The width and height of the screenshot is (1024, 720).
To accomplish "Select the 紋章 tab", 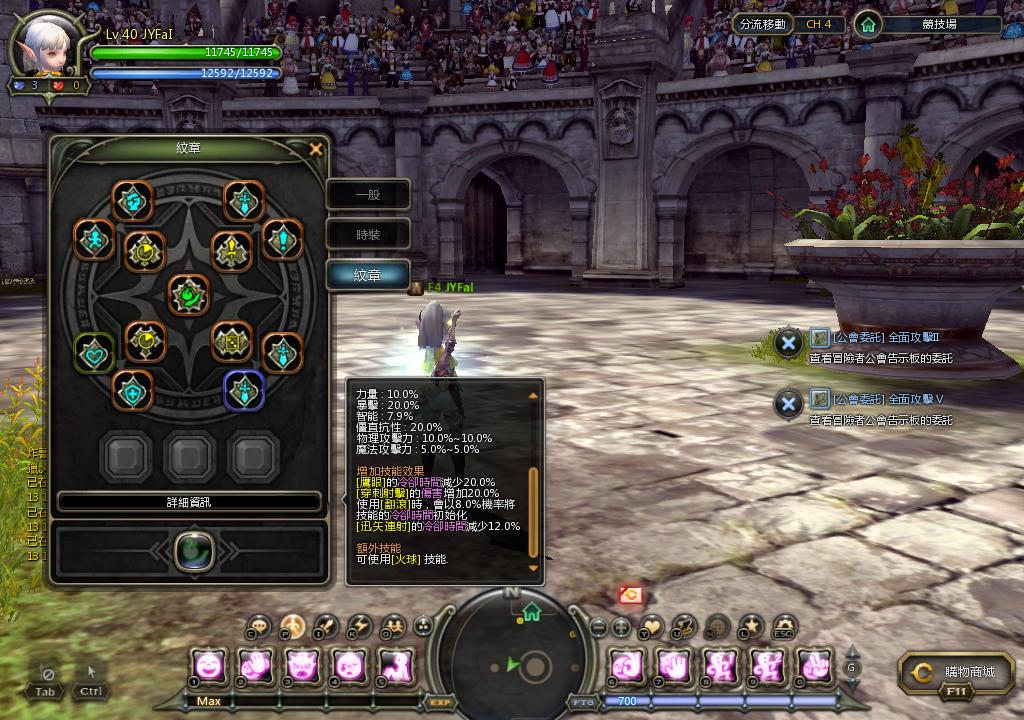I will click(368, 275).
